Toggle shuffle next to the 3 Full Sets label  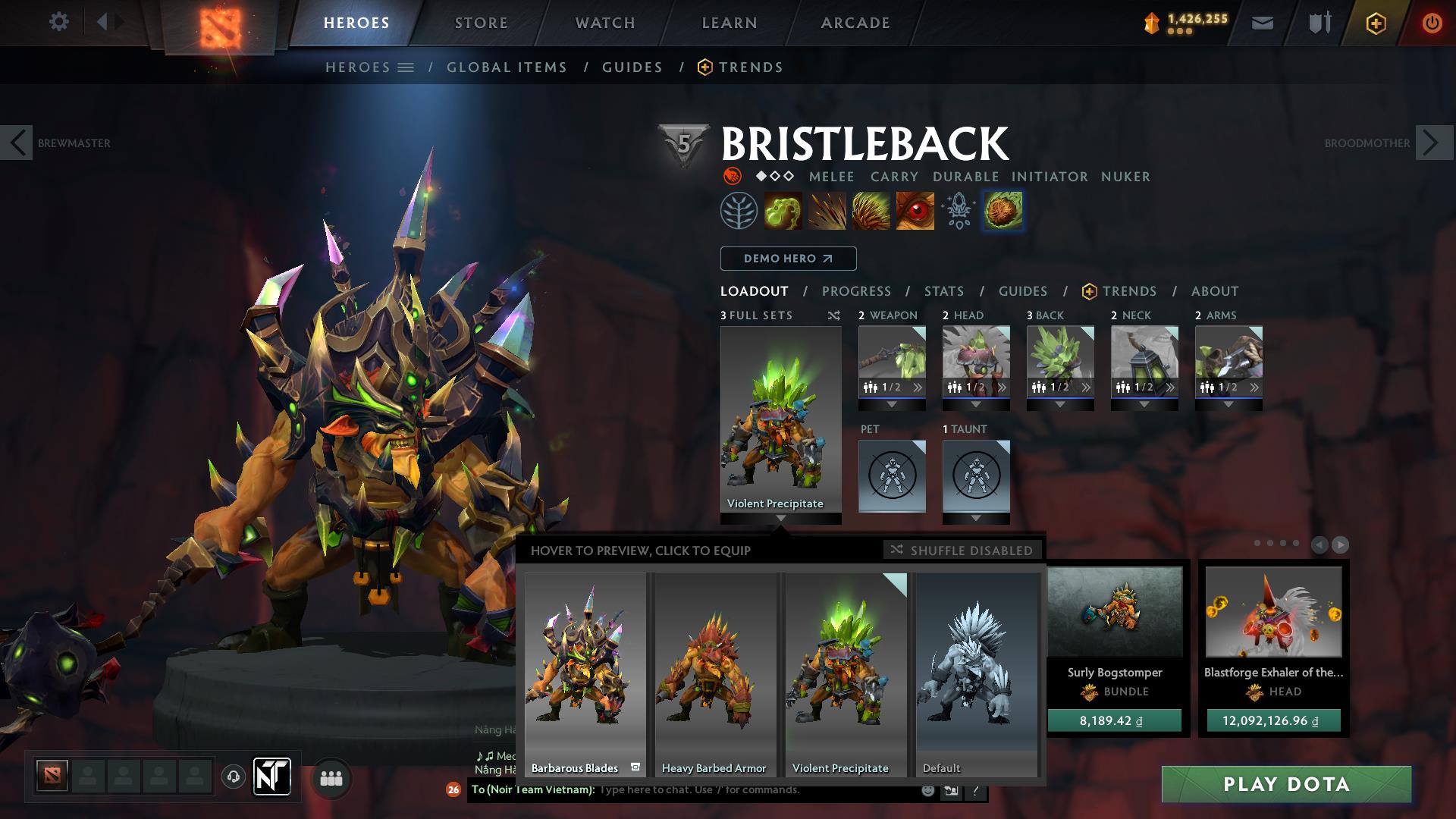(833, 315)
